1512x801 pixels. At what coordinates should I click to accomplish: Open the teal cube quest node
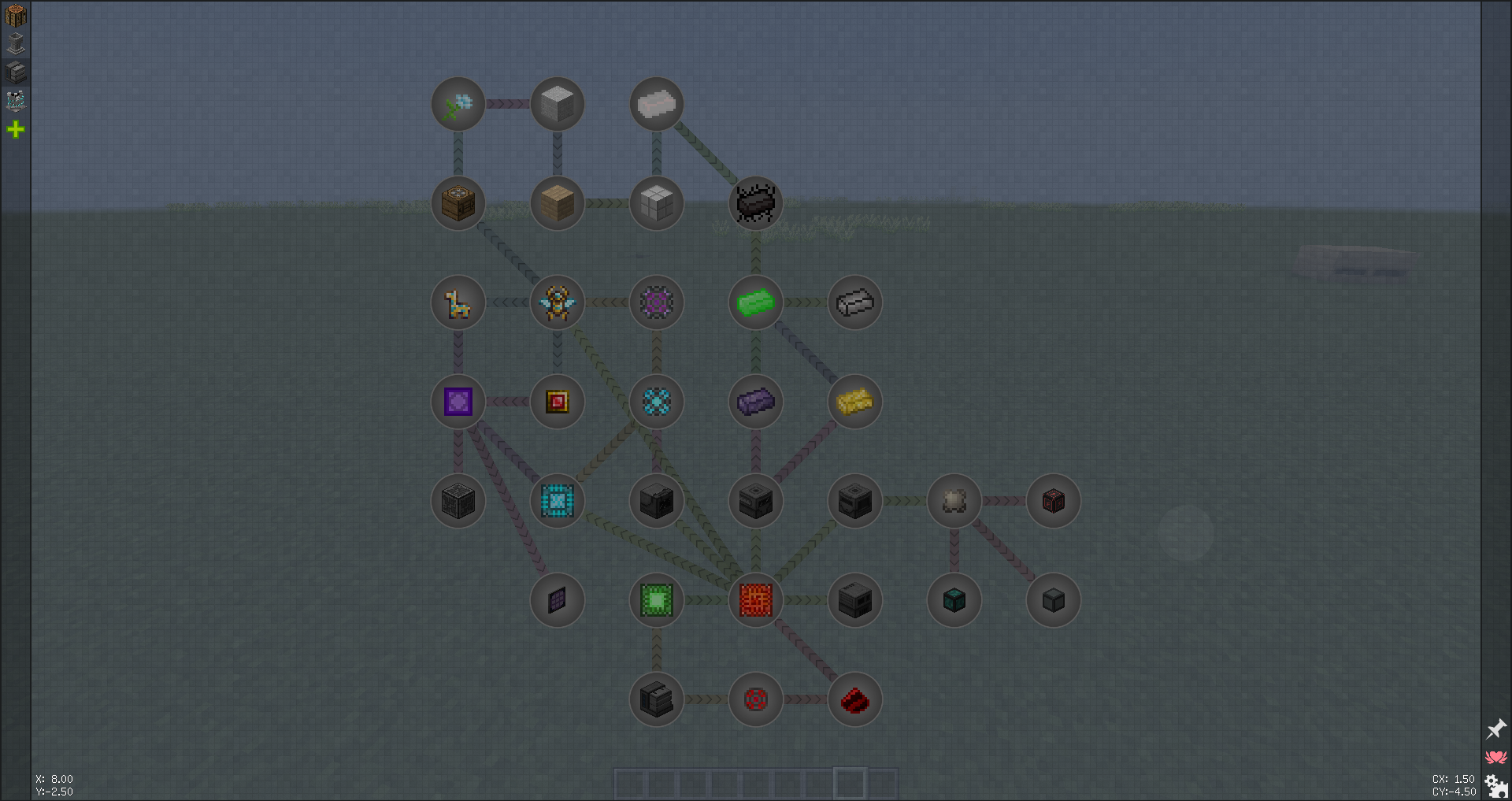[954, 600]
